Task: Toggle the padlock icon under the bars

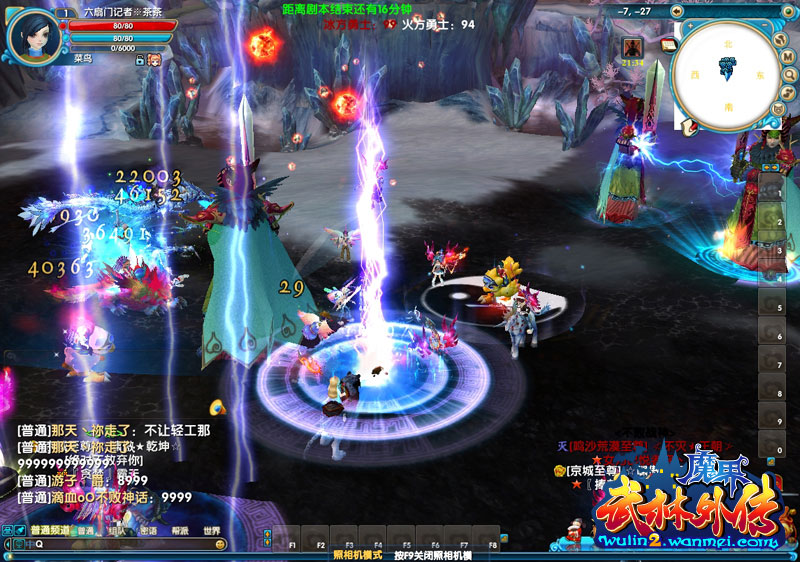Action: (x=138, y=60)
